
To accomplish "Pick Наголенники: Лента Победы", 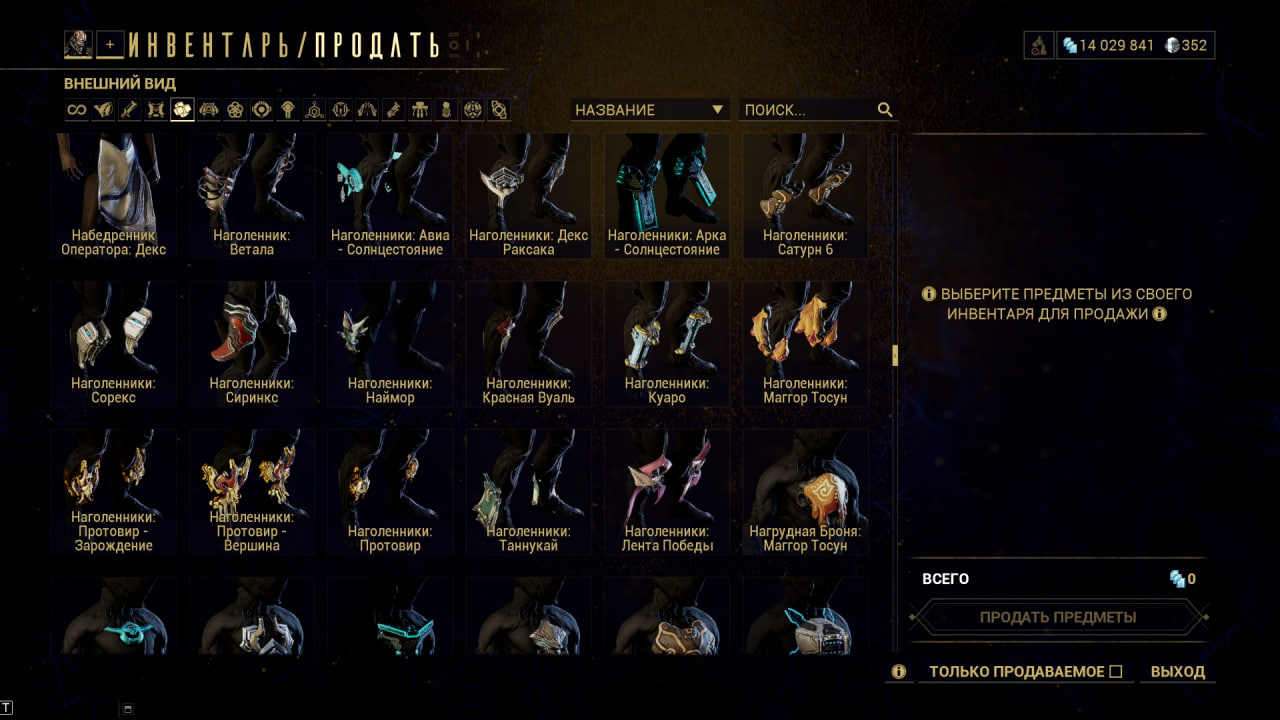I will pos(666,491).
